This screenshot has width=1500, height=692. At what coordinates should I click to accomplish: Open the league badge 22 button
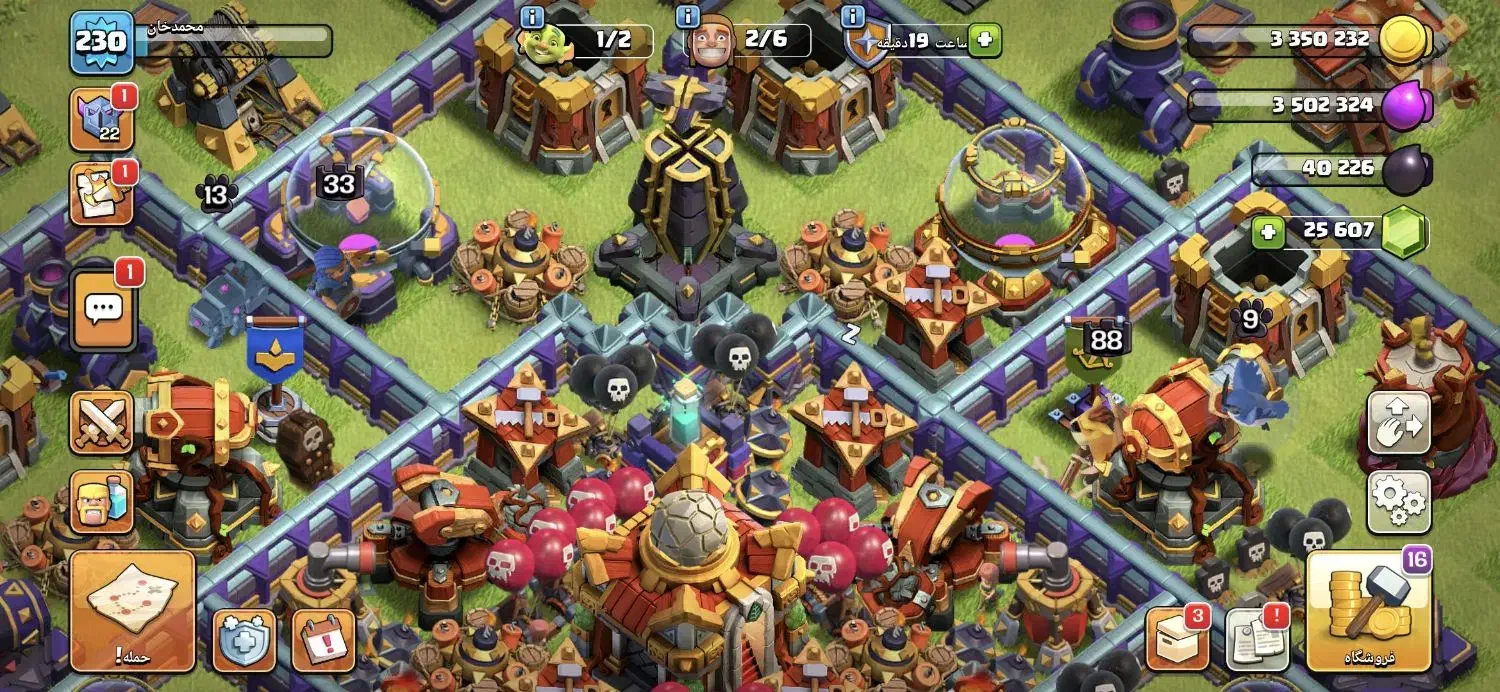pos(101,122)
